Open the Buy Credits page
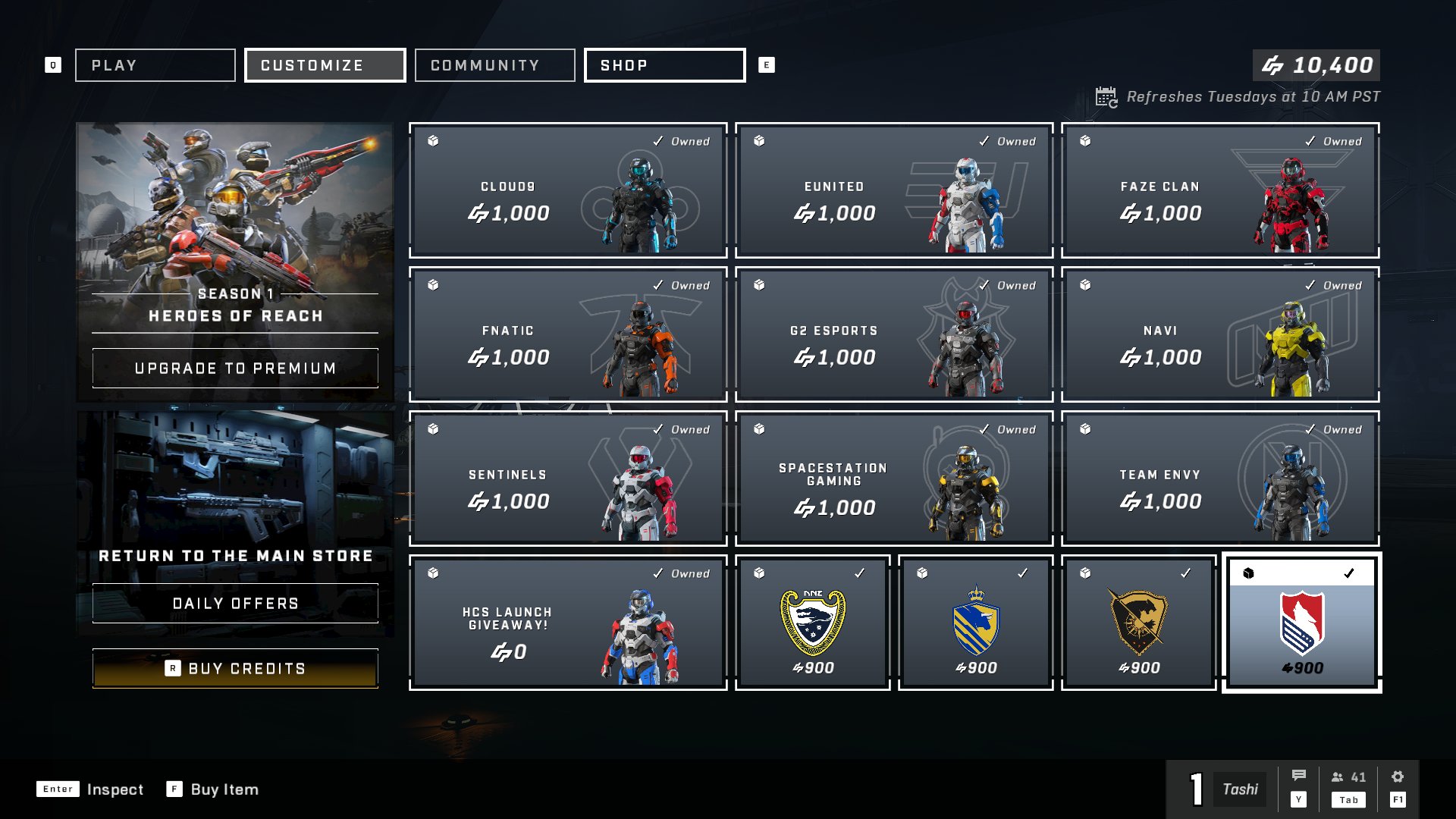Viewport: 1456px width, 819px height. click(x=235, y=669)
